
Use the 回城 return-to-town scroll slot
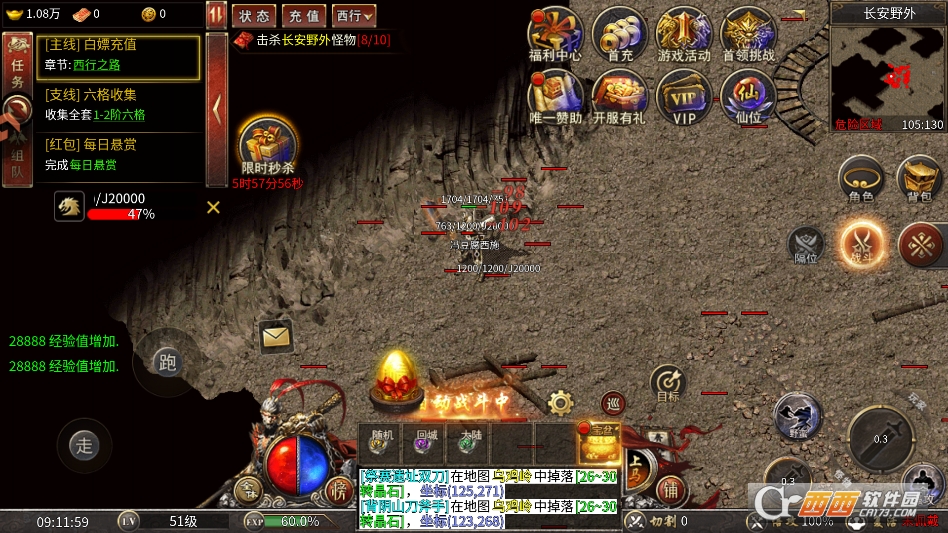[427, 443]
